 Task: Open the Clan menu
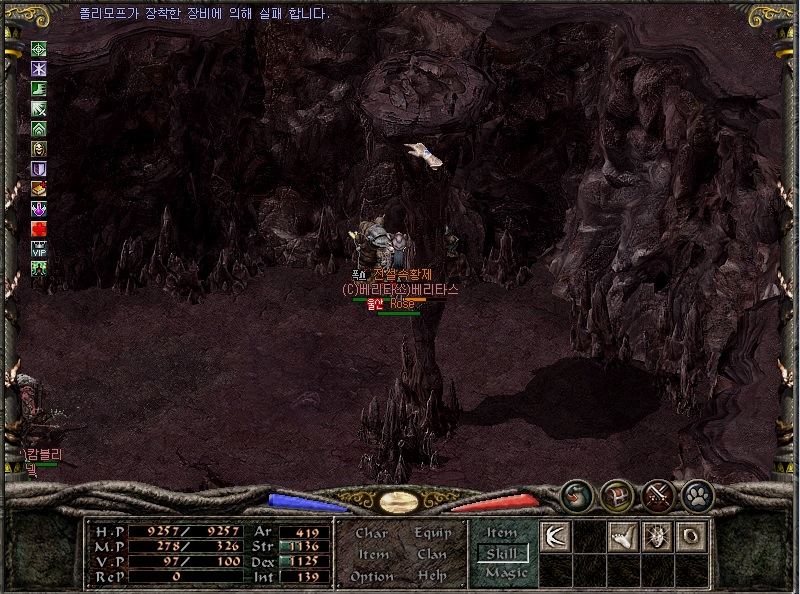[x=433, y=554]
